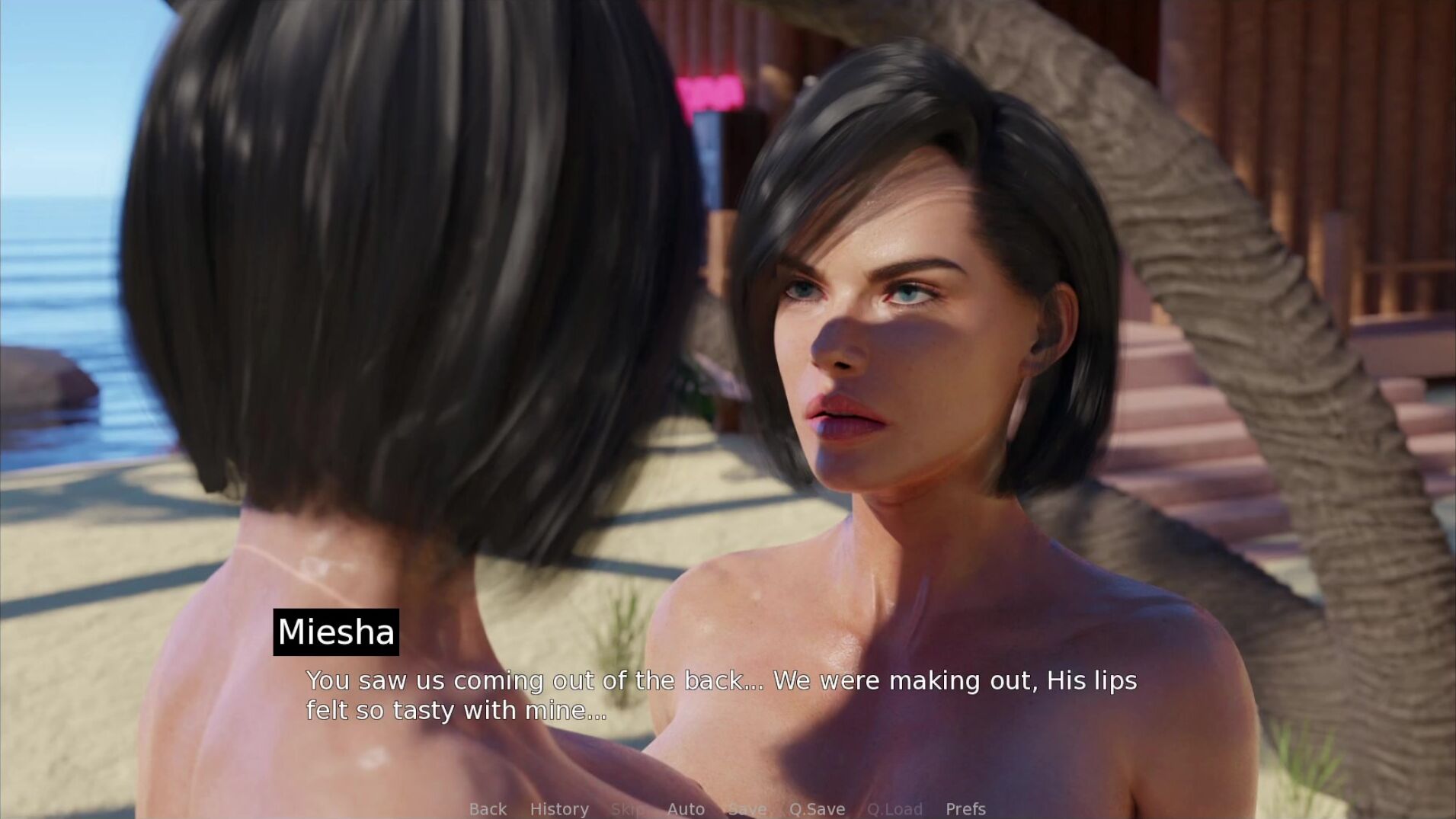Image resolution: width=1456 pixels, height=819 pixels.
Task: Activate the Skip option
Action: point(626,808)
